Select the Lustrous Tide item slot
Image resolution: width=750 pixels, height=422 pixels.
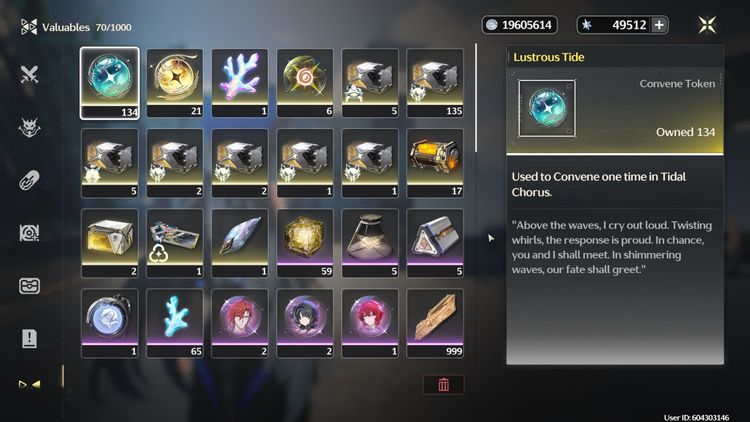(109, 83)
